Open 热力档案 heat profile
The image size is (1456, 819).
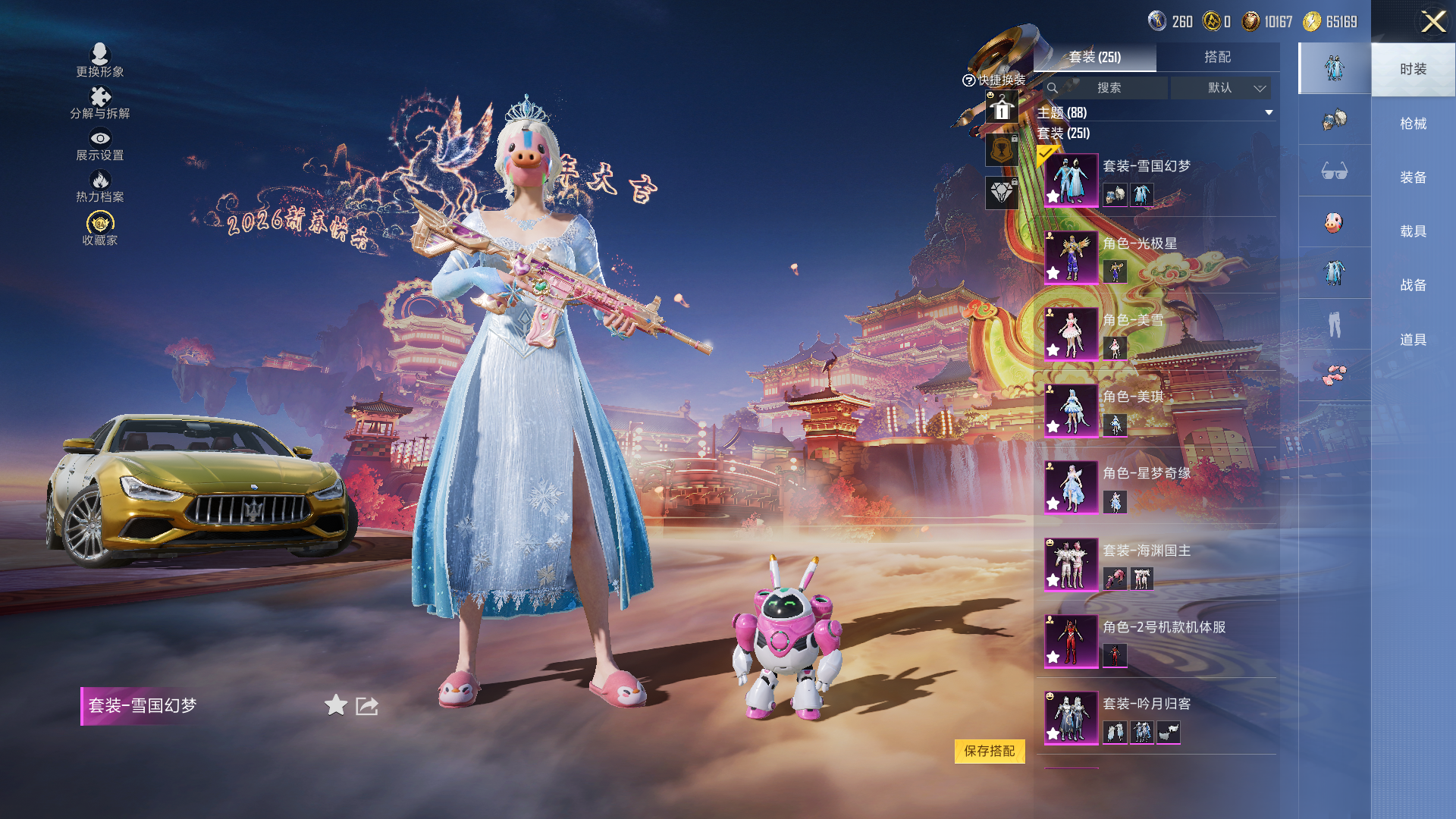[100, 186]
